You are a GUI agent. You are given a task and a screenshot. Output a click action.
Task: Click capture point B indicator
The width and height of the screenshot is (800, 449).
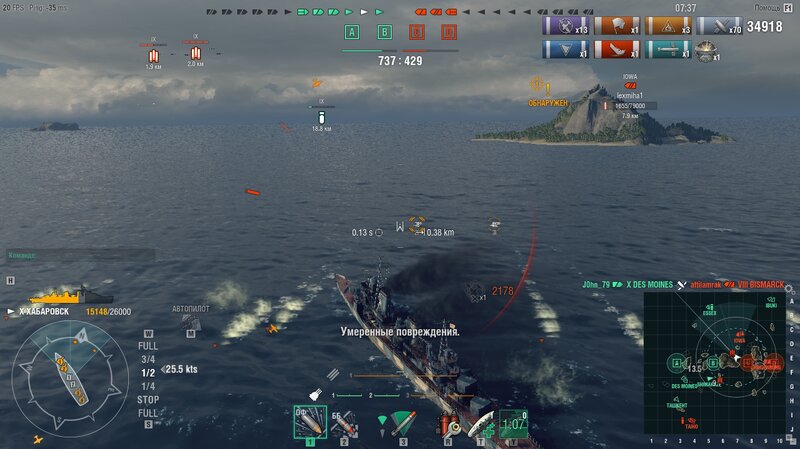pyautogui.click(x=384, y=32)
